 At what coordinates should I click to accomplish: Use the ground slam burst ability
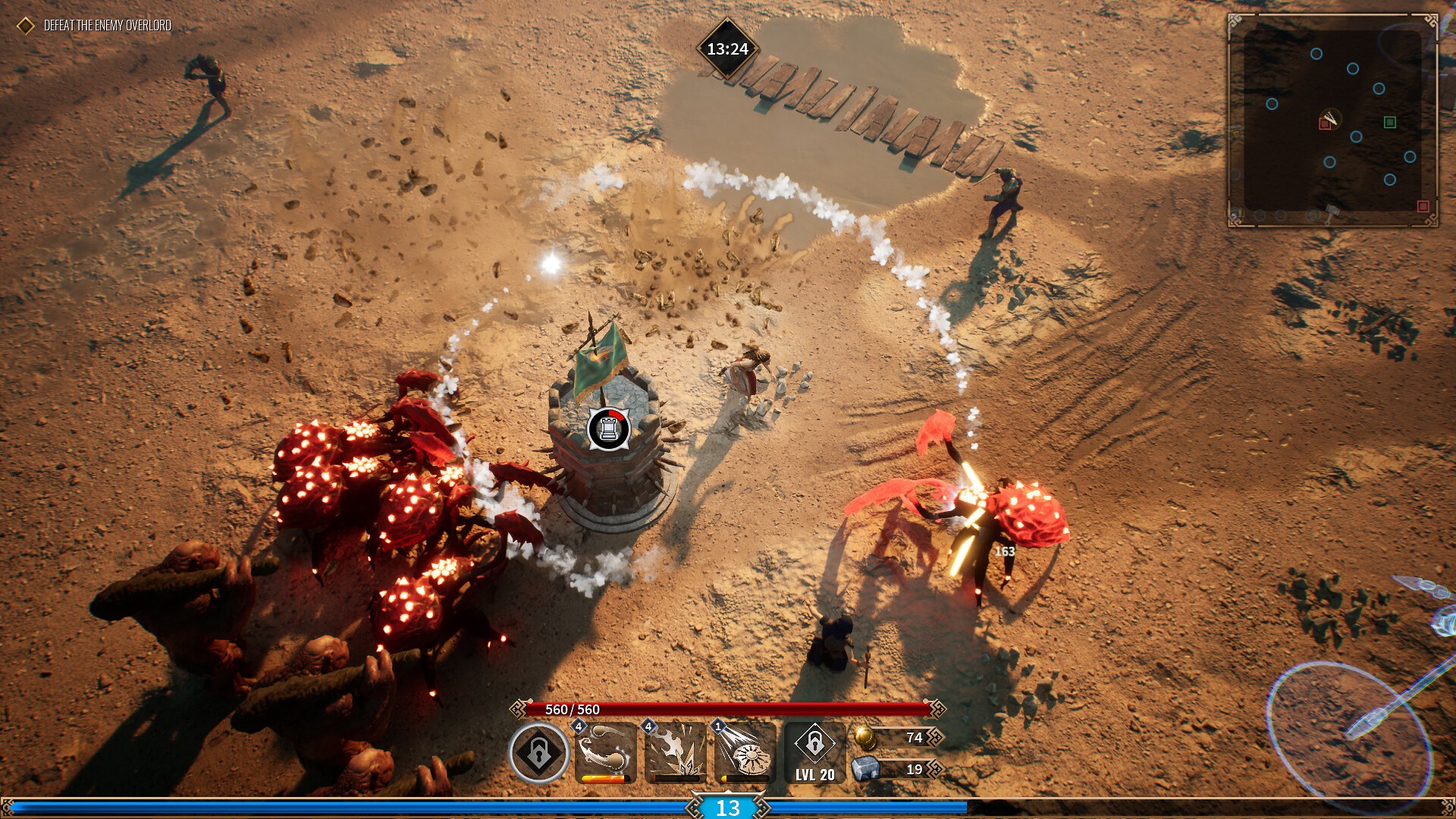[x=675, y=752]
